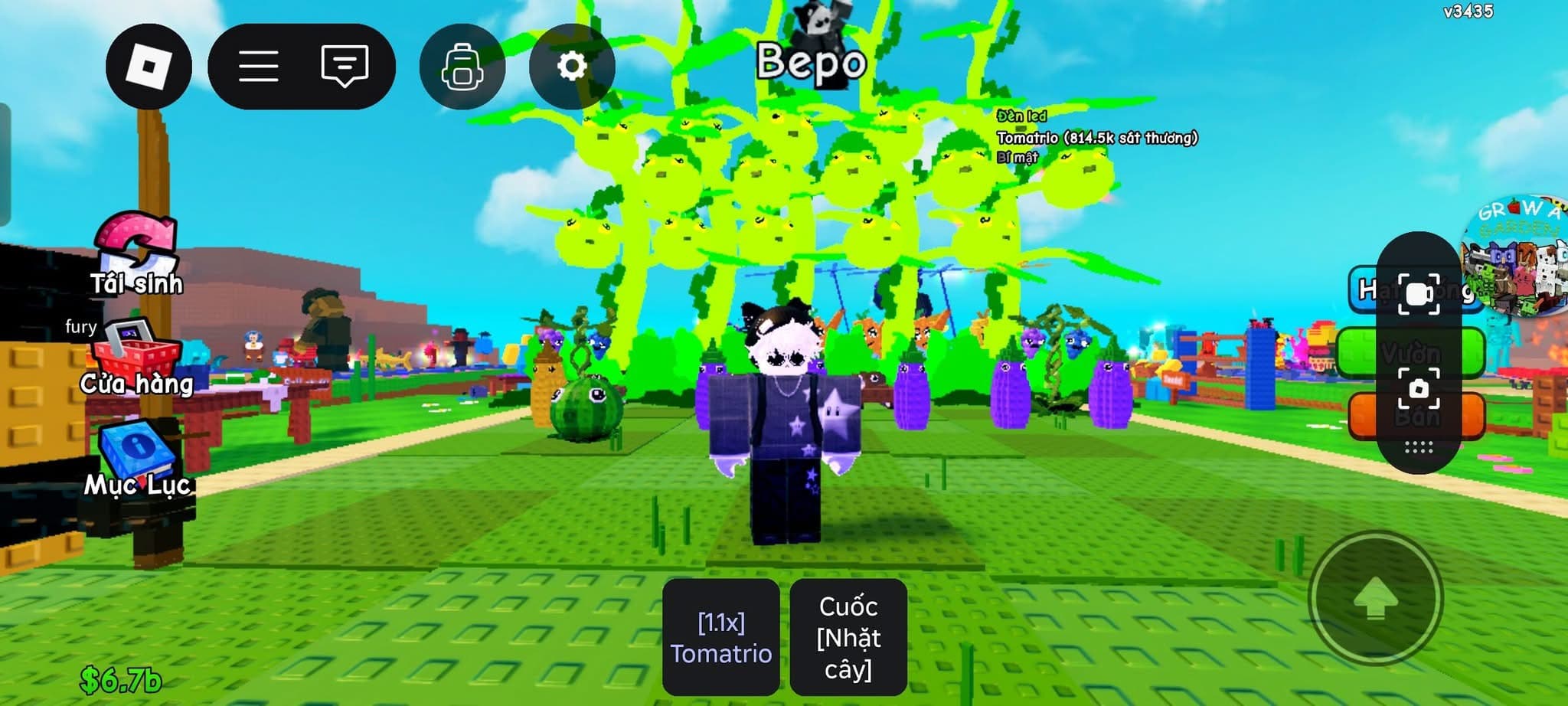1568x706 pixels.
Task: Start video recording from capture overlay
Action: tap(1419, 294)
